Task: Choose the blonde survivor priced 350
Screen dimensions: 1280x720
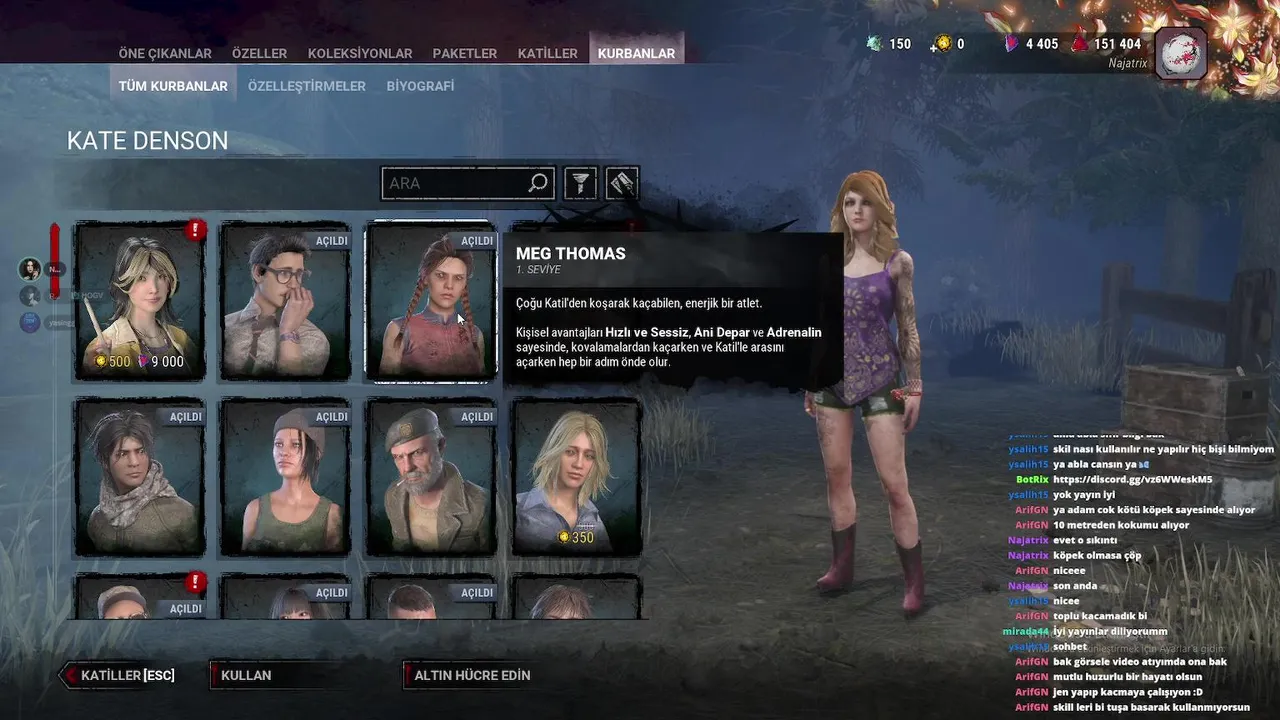Action: pyautogui.click(x=576, y=477)
